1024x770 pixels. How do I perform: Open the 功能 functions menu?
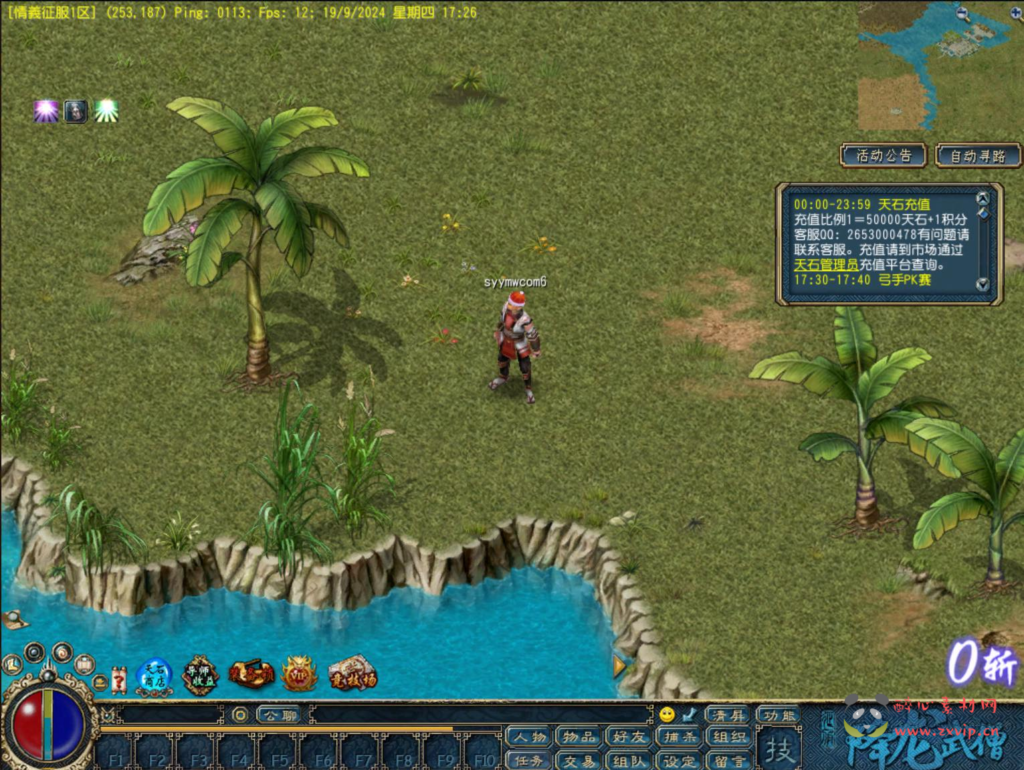777,715
